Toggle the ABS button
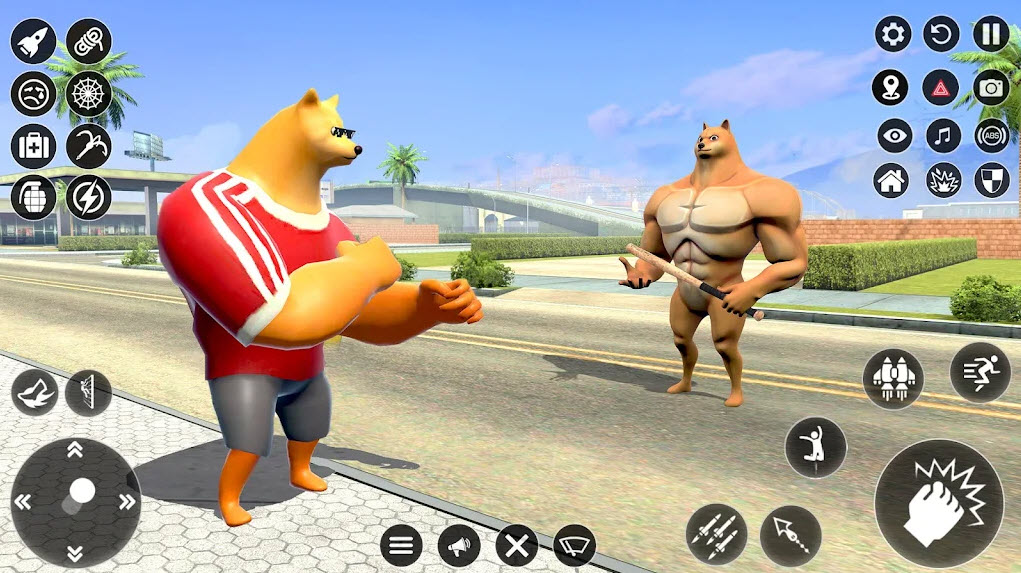1021x573 pixels. [991, 135]
